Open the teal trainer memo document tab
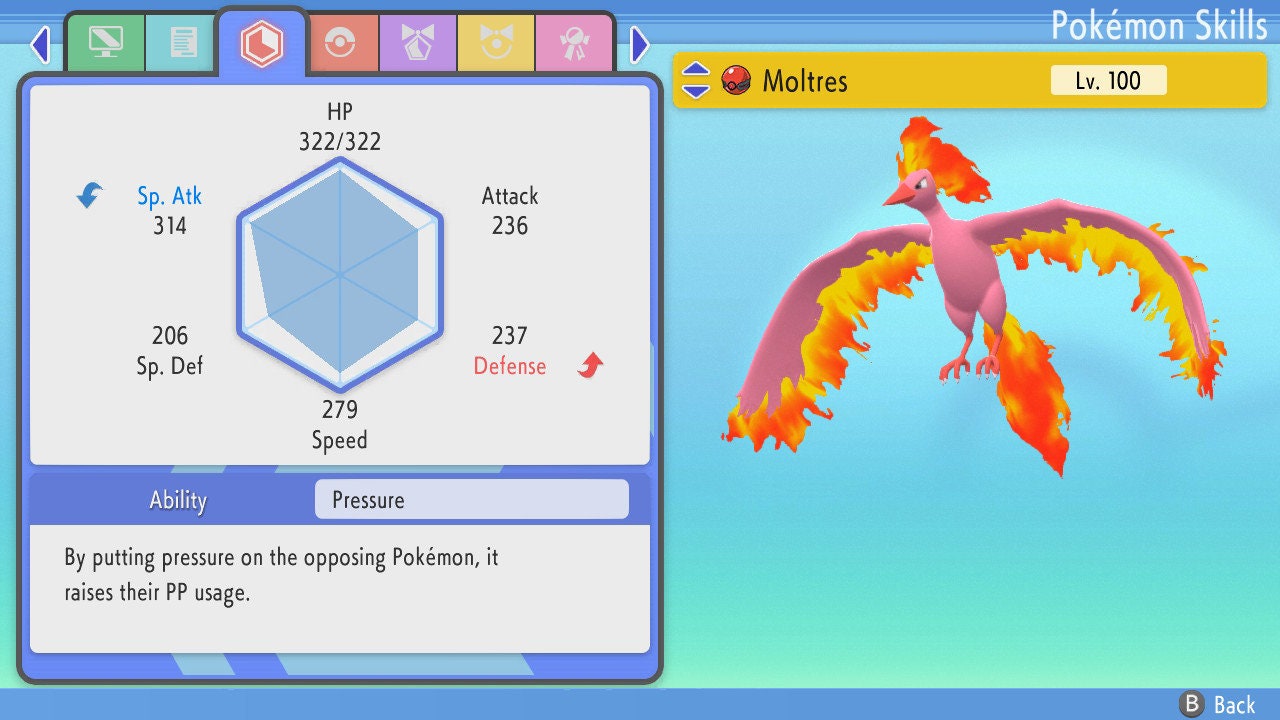Viewport: 1280px width, 720px height. coord(183,43)
